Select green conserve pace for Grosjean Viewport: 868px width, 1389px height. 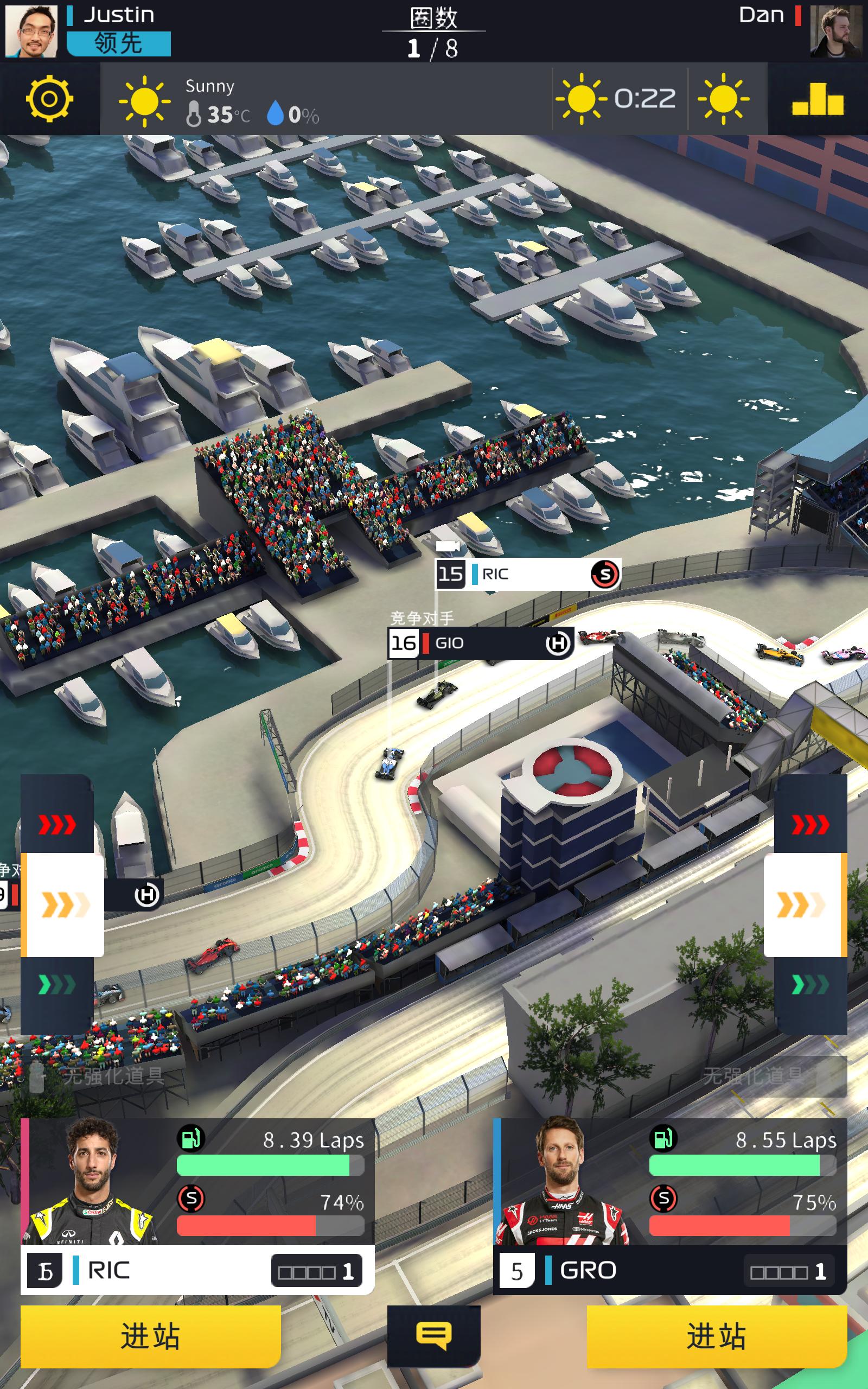pos(810,985)
